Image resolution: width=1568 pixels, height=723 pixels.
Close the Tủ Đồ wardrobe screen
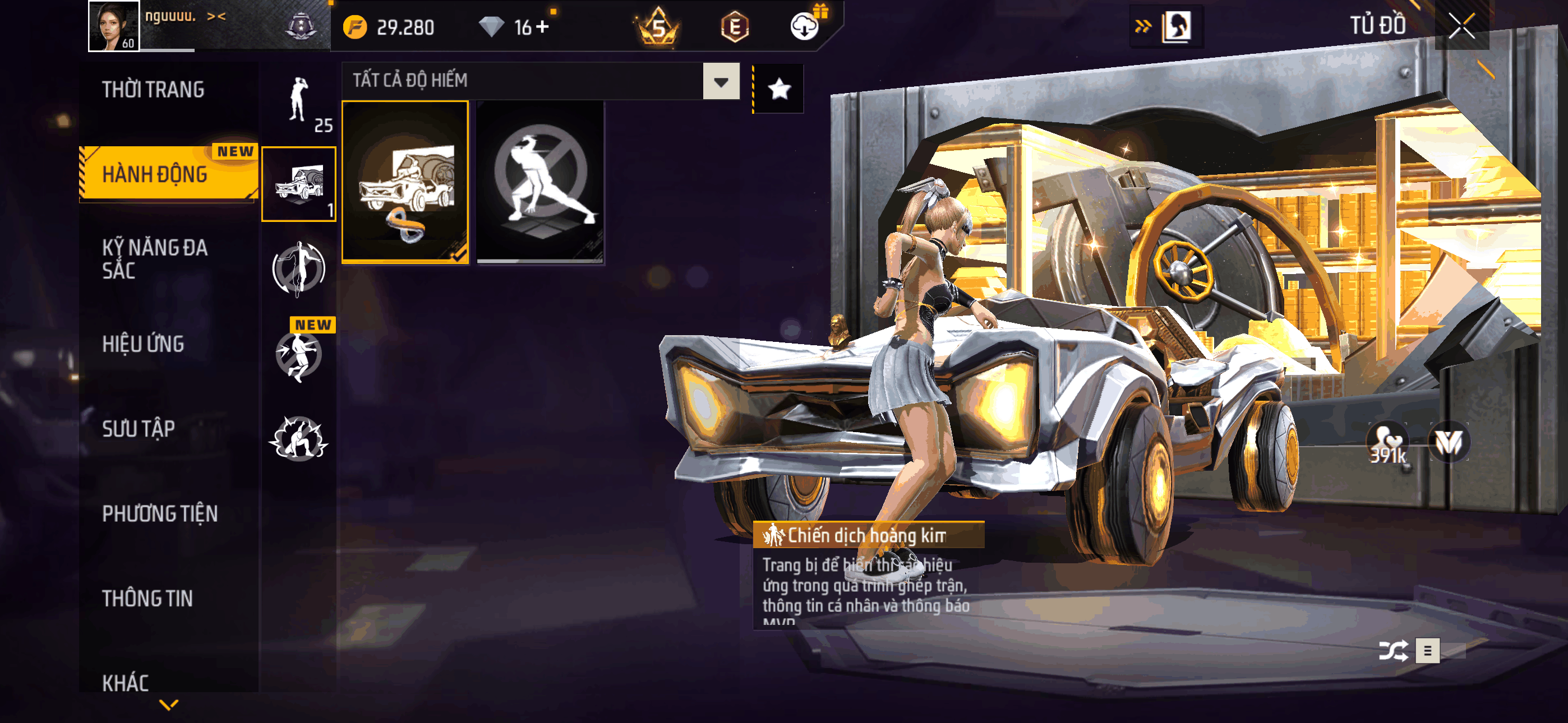click(1461, 26)
